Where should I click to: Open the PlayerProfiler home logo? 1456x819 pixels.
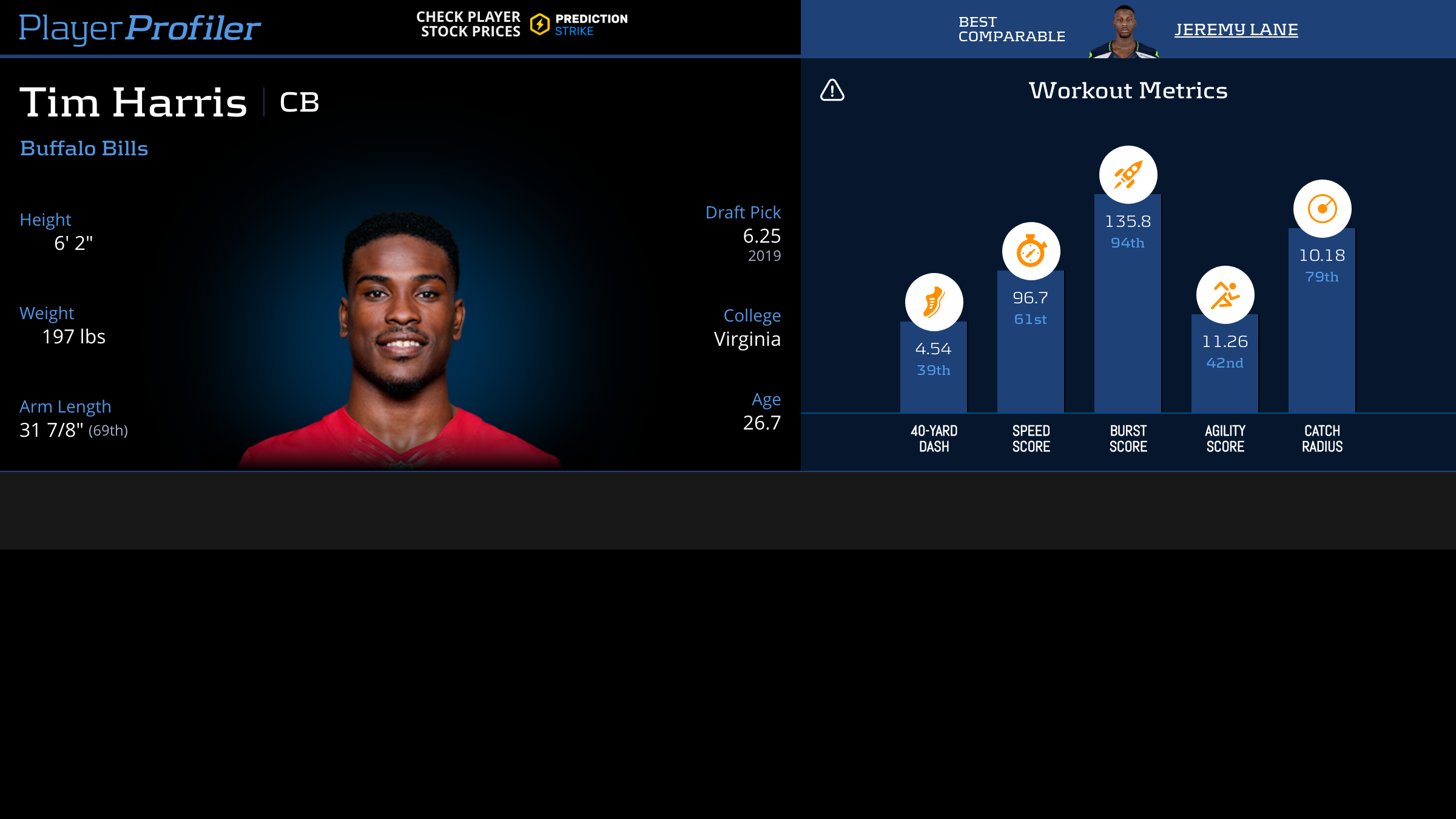pos(140,28)
